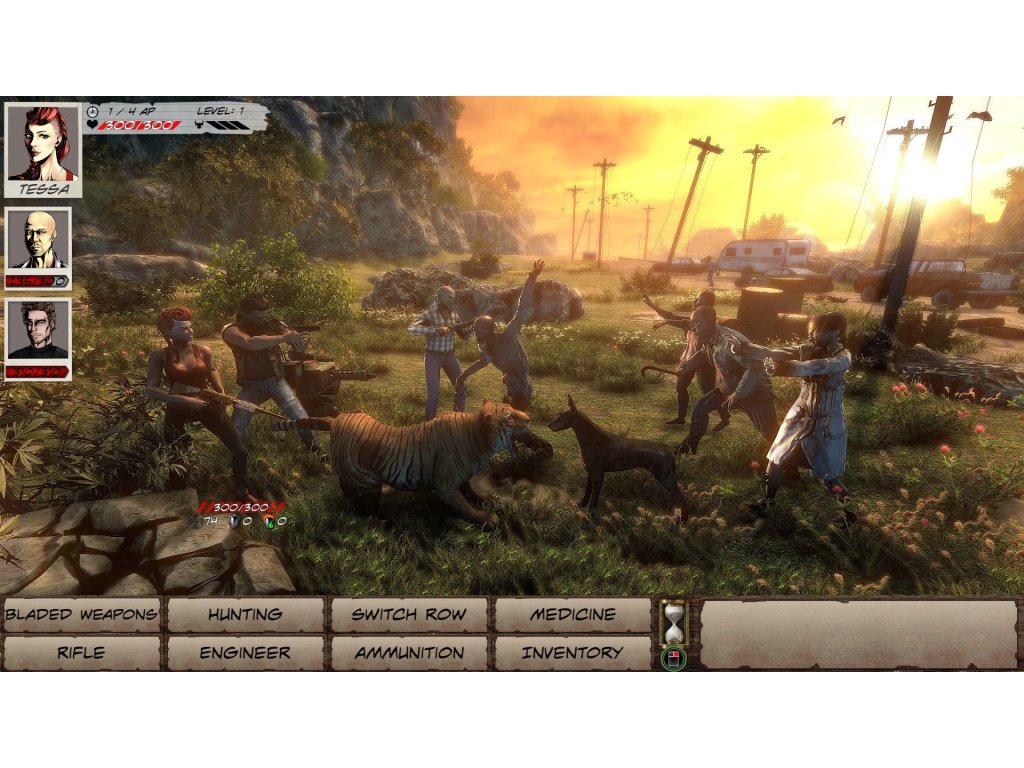This screenshot has width=1024, height=768.
Task: Select the Bladed Weapons action
Action: click(81, 615)
